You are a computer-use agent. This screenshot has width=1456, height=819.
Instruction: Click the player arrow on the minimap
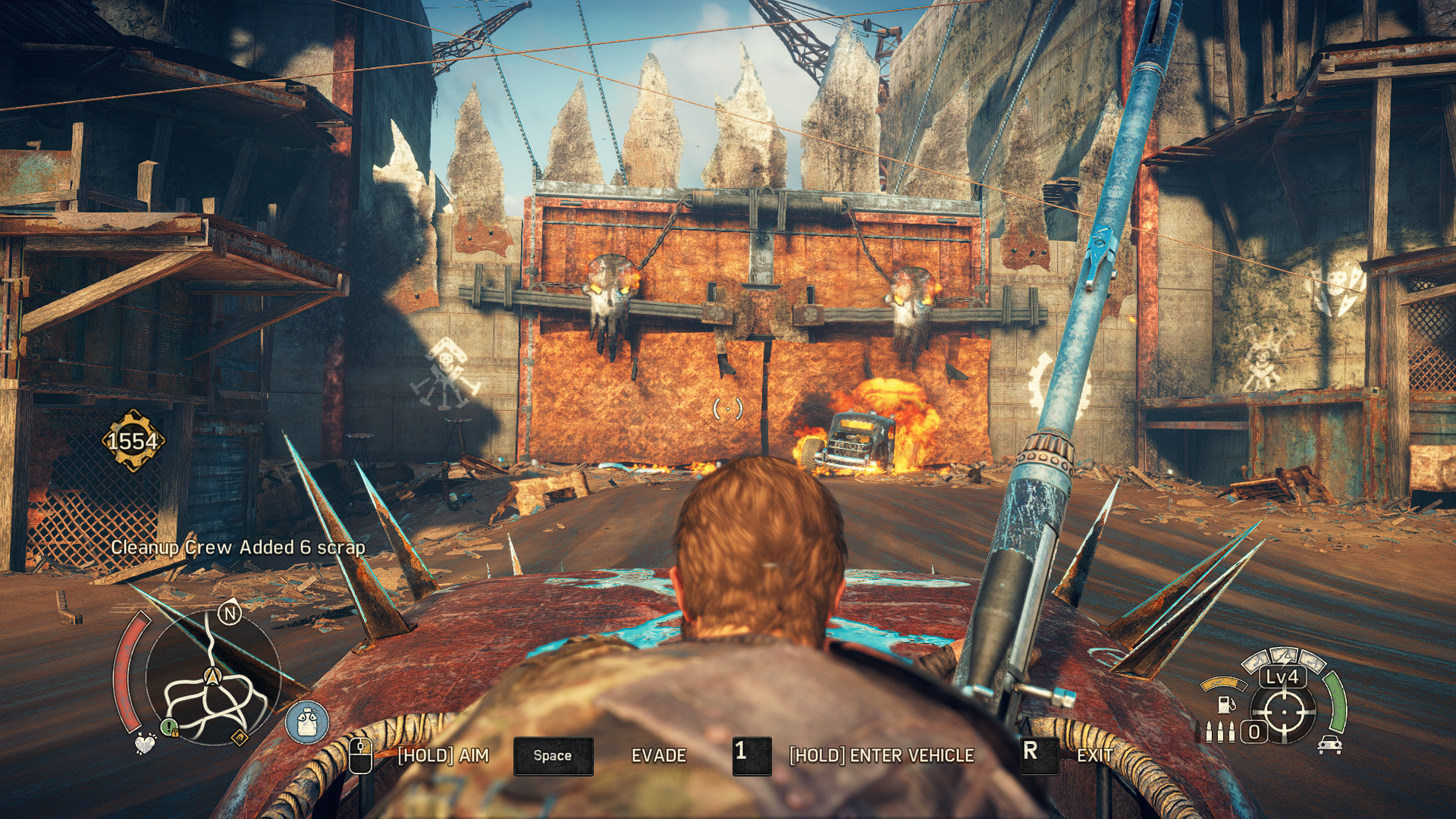click(213, 675)
